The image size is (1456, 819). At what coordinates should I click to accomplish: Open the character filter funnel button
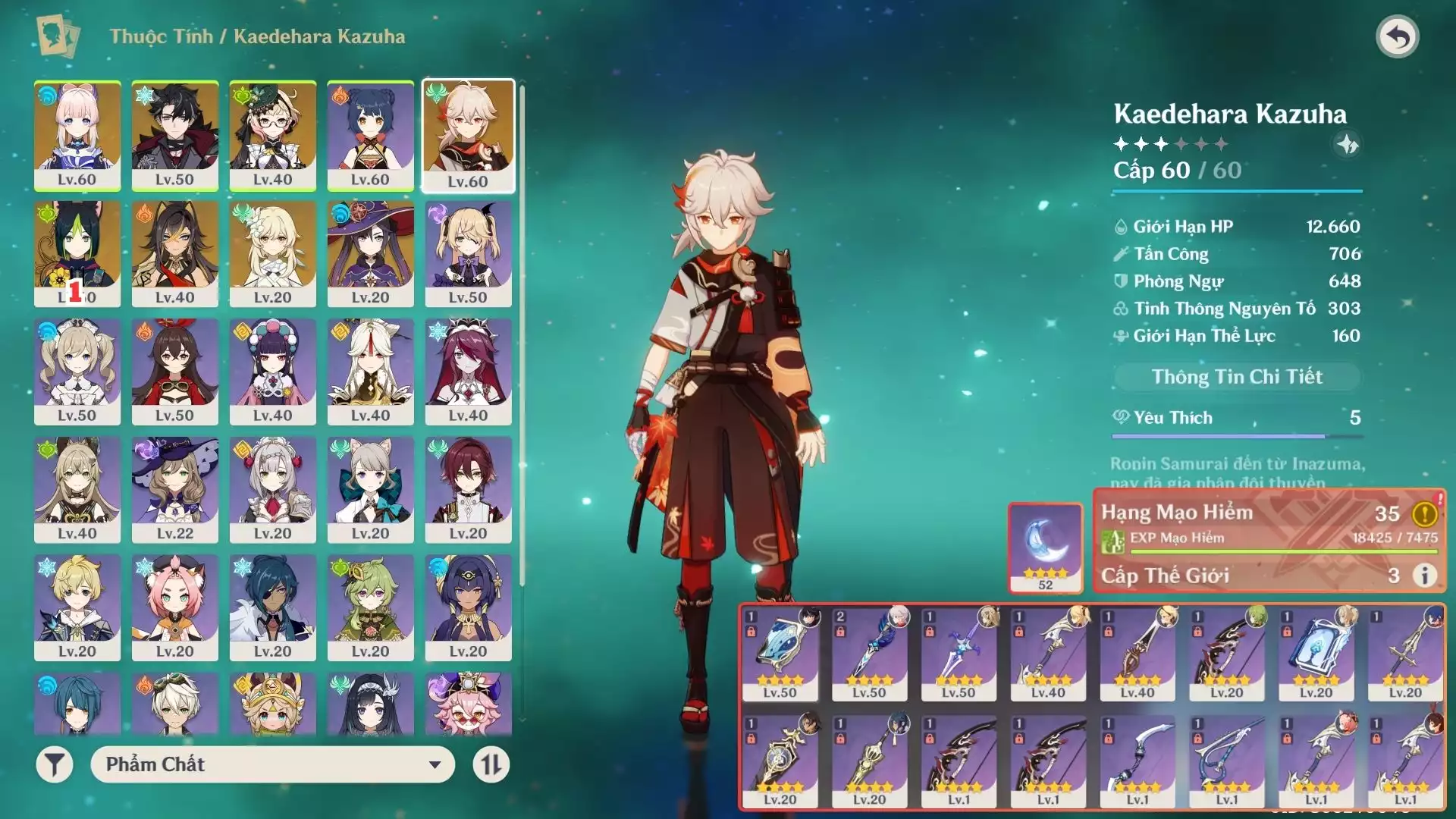pyautogui.click(x=55, y=764)
